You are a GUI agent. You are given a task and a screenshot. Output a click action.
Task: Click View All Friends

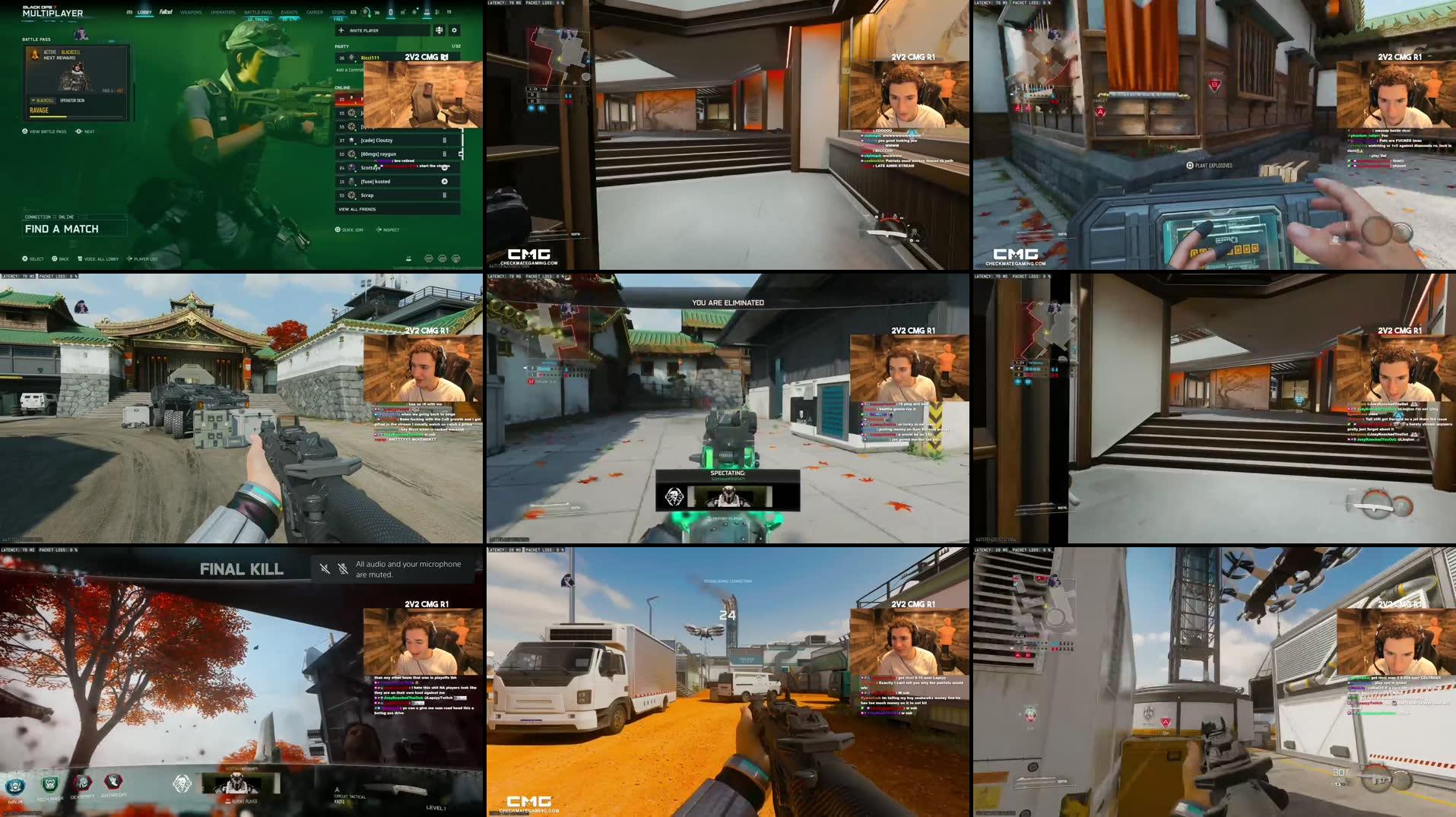coord(357,210)
